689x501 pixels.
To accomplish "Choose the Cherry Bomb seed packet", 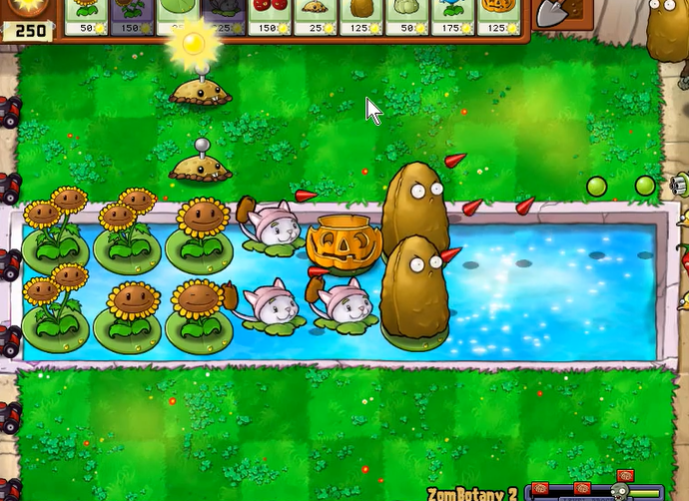I will [271, 16].
